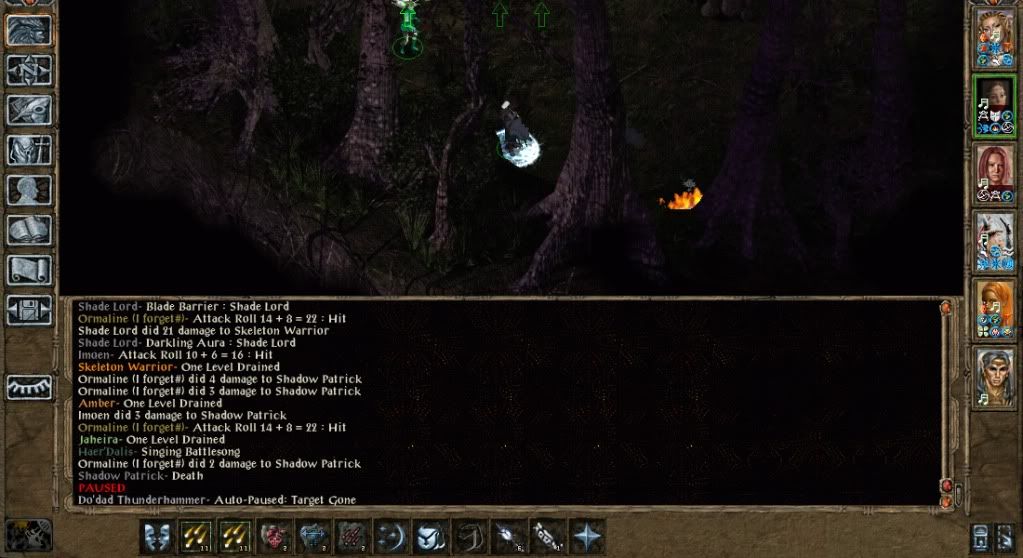1023x558 pixels.
Task: Select the grey-haired elf portrait
Action: 995,376
